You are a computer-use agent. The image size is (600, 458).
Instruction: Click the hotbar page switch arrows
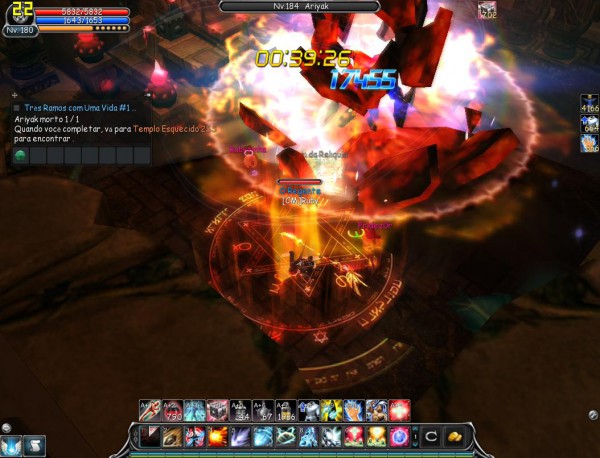tap(414, 437)
